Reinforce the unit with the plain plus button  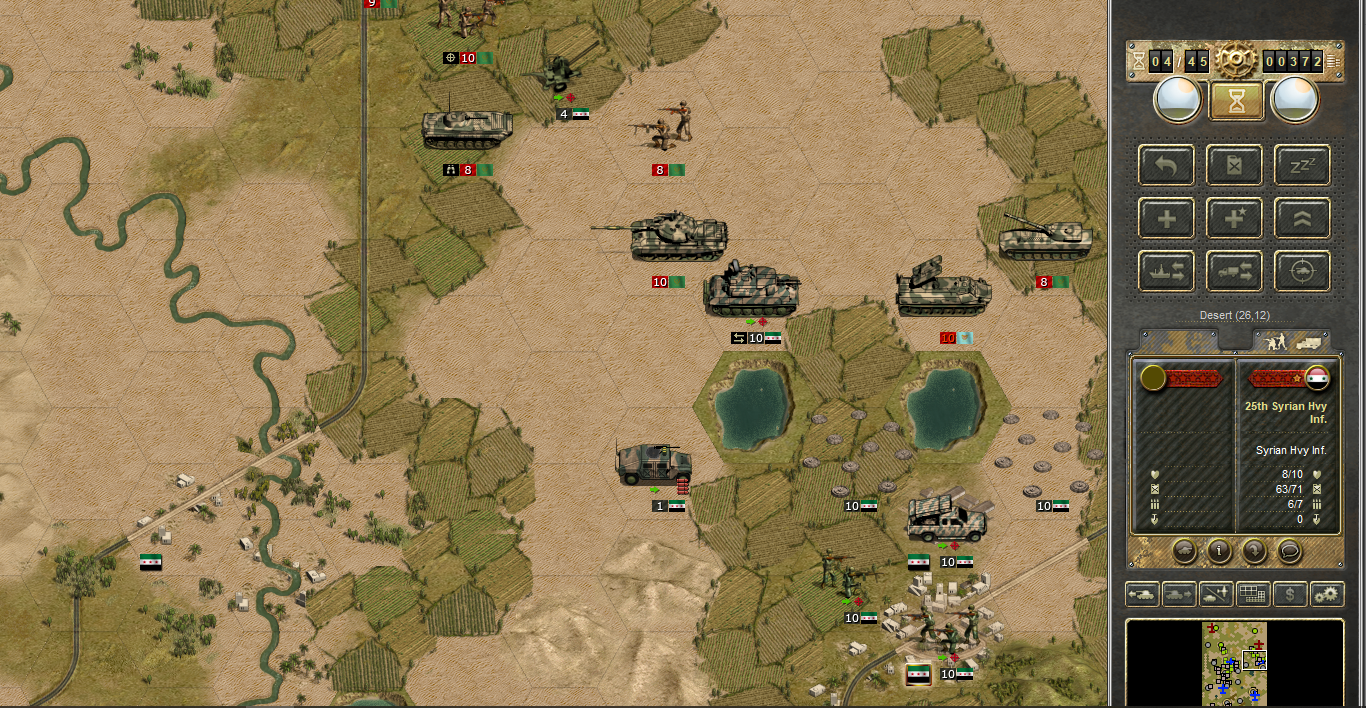1166,218
